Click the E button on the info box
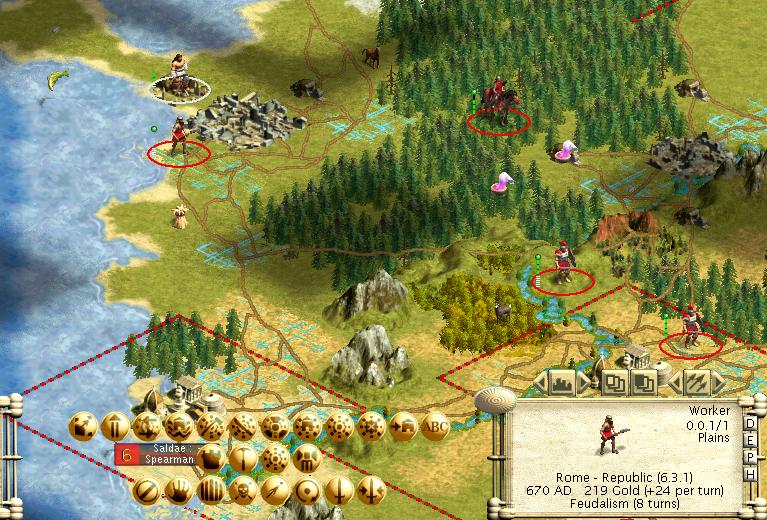 point(751,442)
